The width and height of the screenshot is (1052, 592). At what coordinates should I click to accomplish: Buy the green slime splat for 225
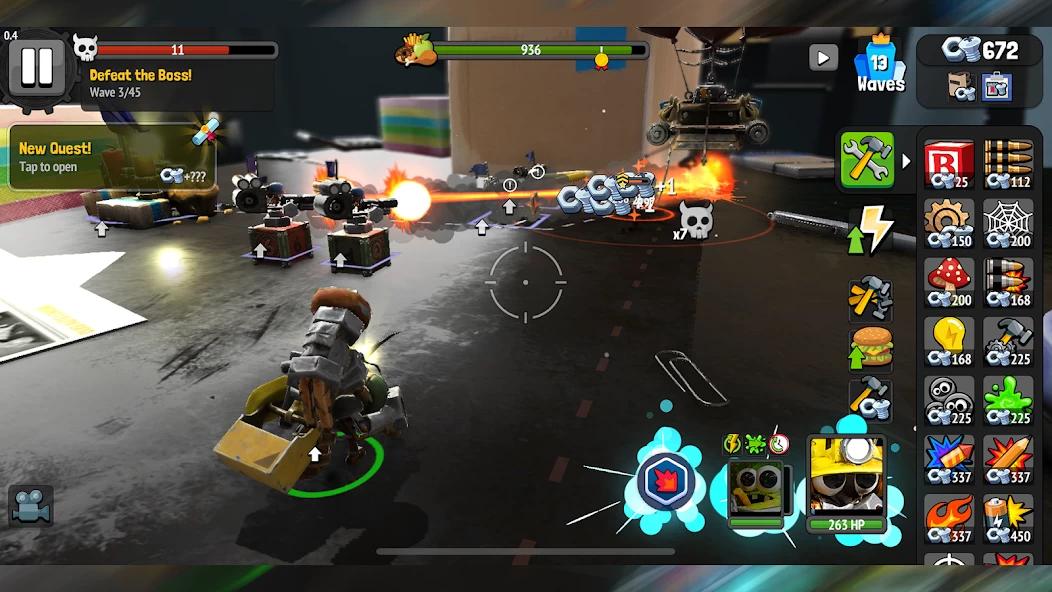pos(1007,400)
